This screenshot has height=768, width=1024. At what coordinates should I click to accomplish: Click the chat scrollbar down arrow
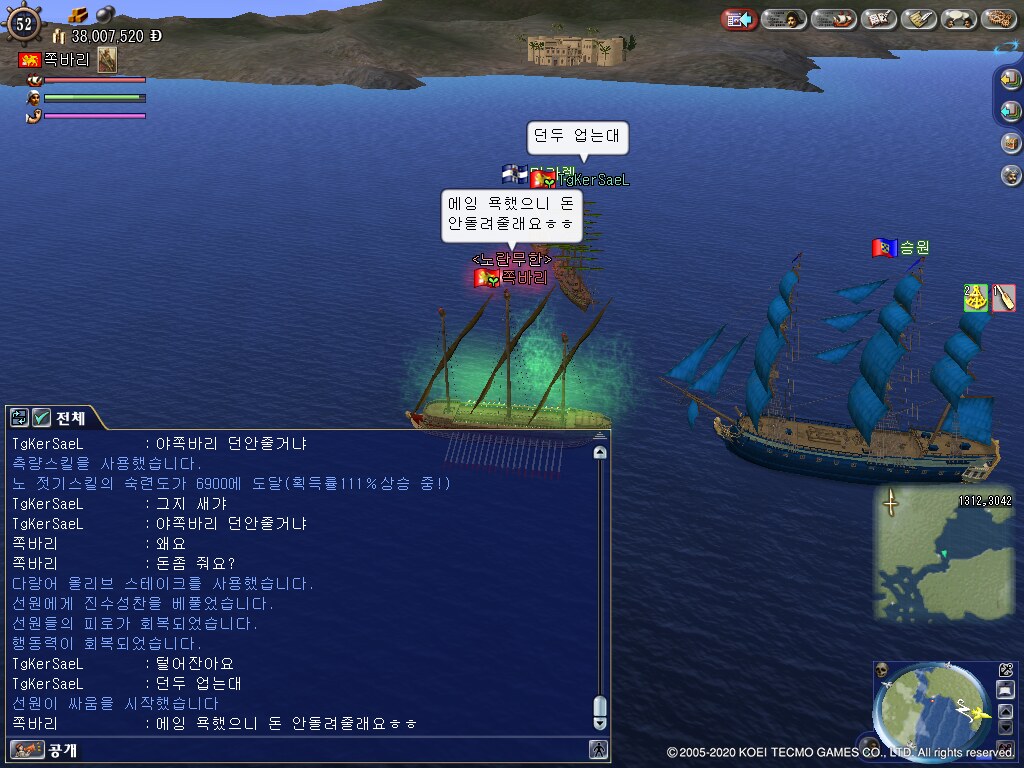pos(600,722)
